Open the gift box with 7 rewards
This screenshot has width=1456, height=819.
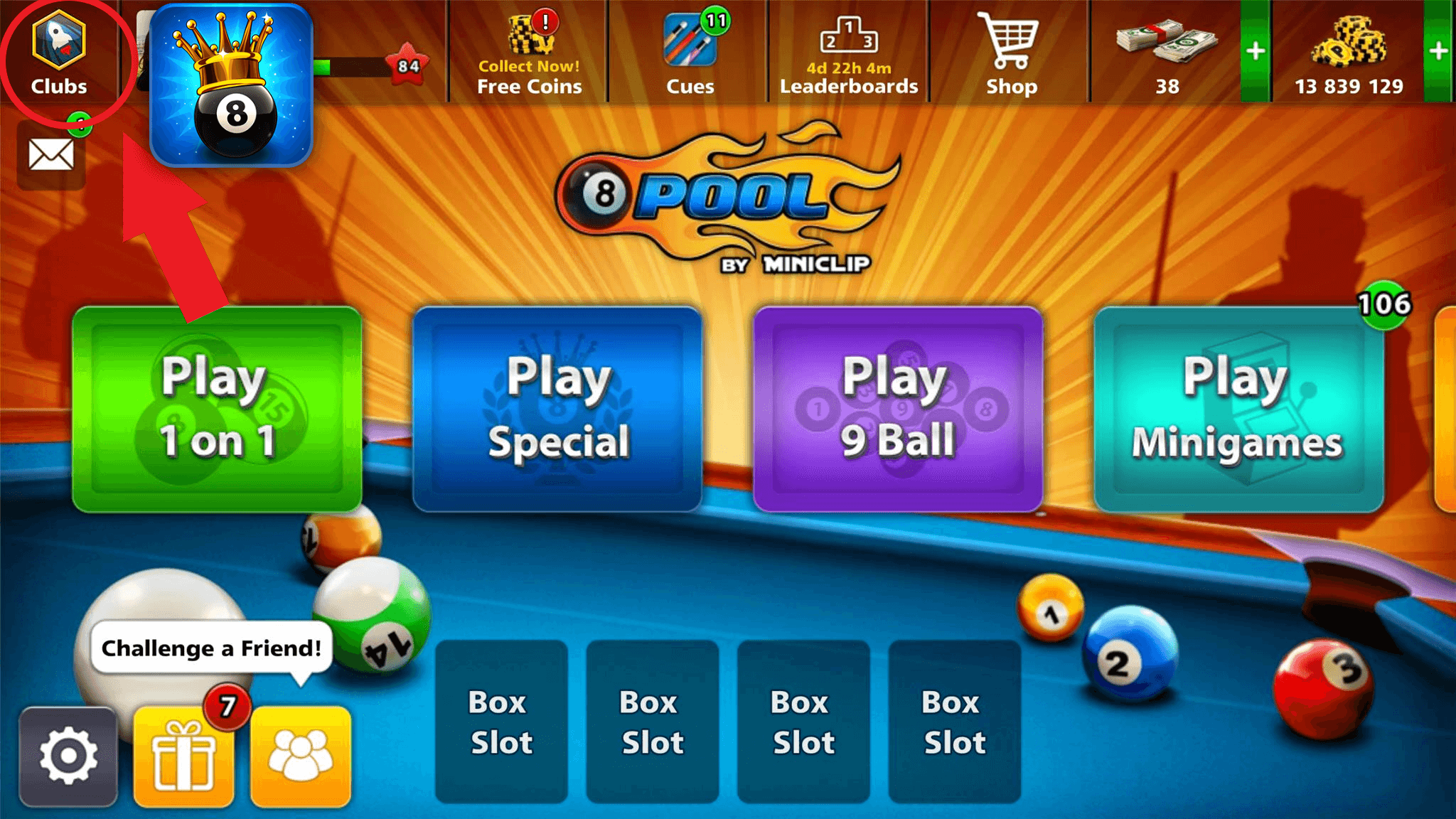[183, 757]
